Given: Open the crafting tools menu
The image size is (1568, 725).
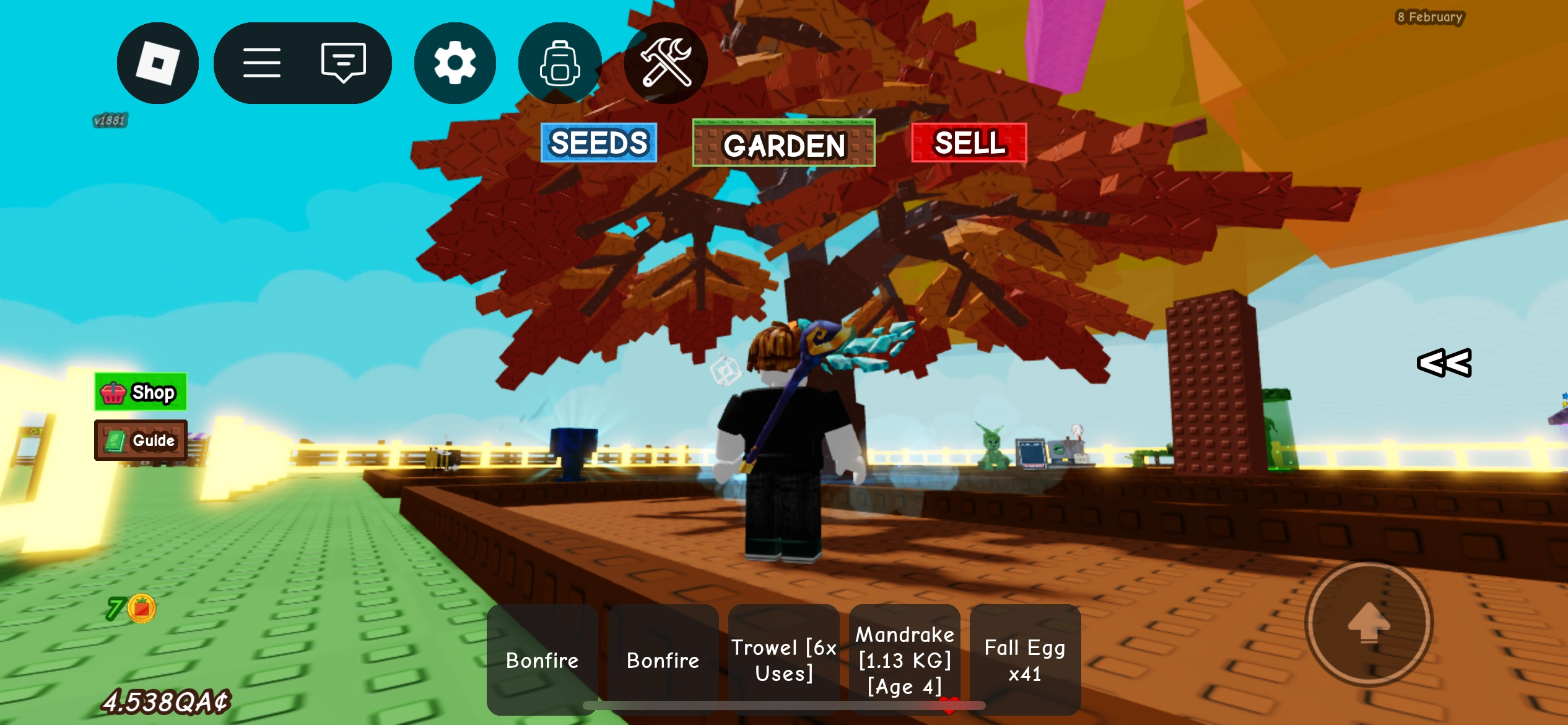Looking at the screenshot, I should (x=665, y=63).
